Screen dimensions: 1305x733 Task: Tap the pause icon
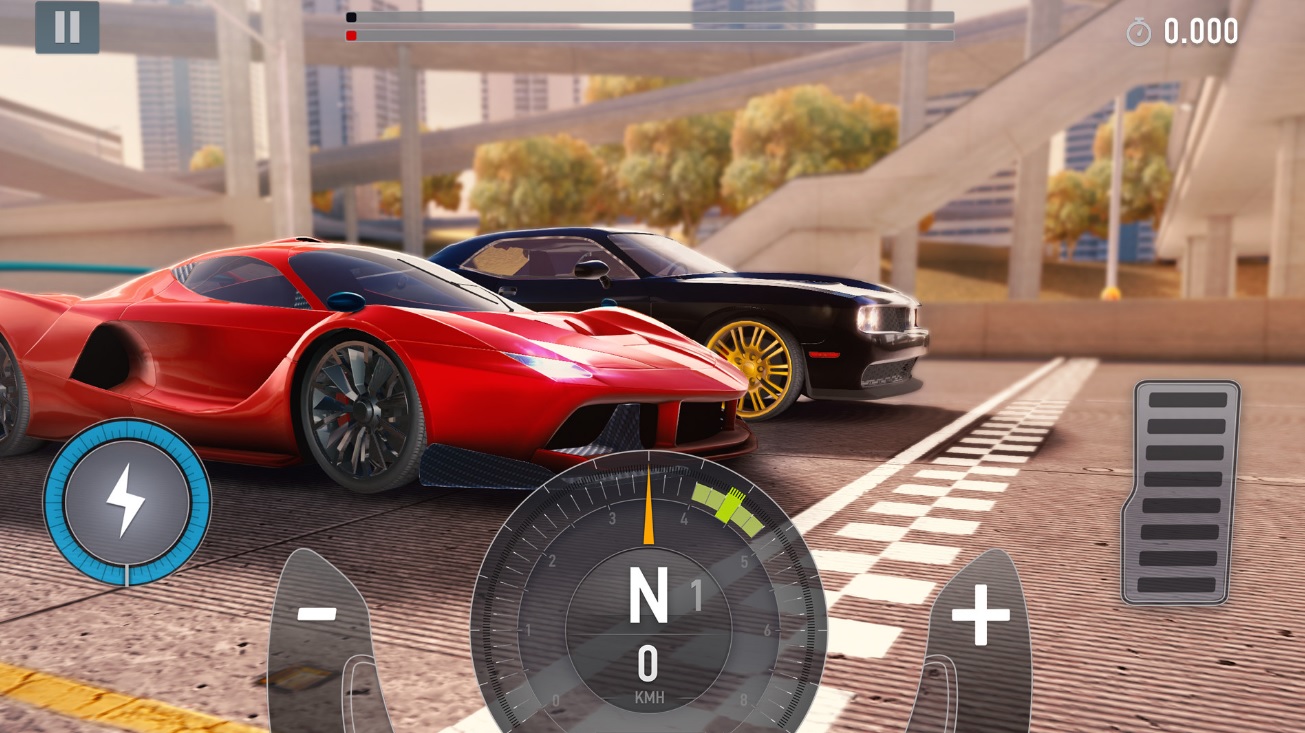coord(67,27)
